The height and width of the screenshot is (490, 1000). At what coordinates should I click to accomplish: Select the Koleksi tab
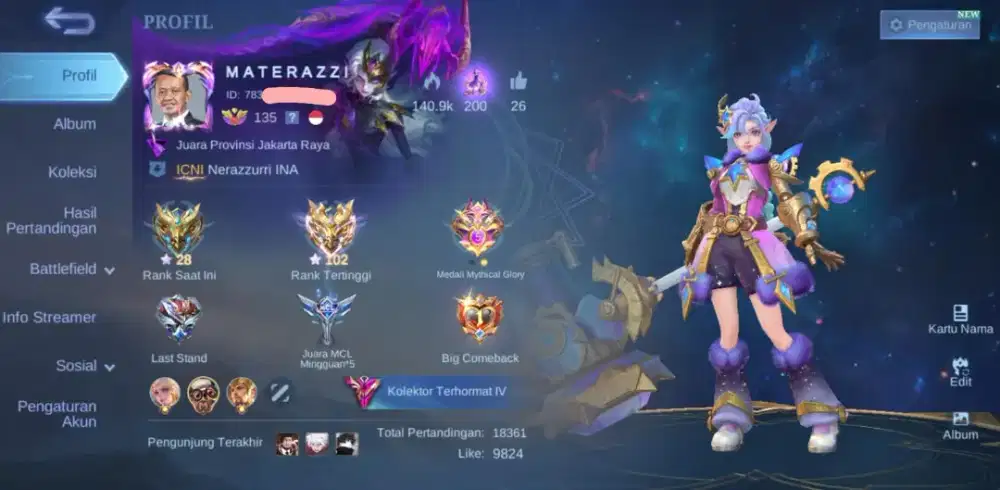(72, 172)
